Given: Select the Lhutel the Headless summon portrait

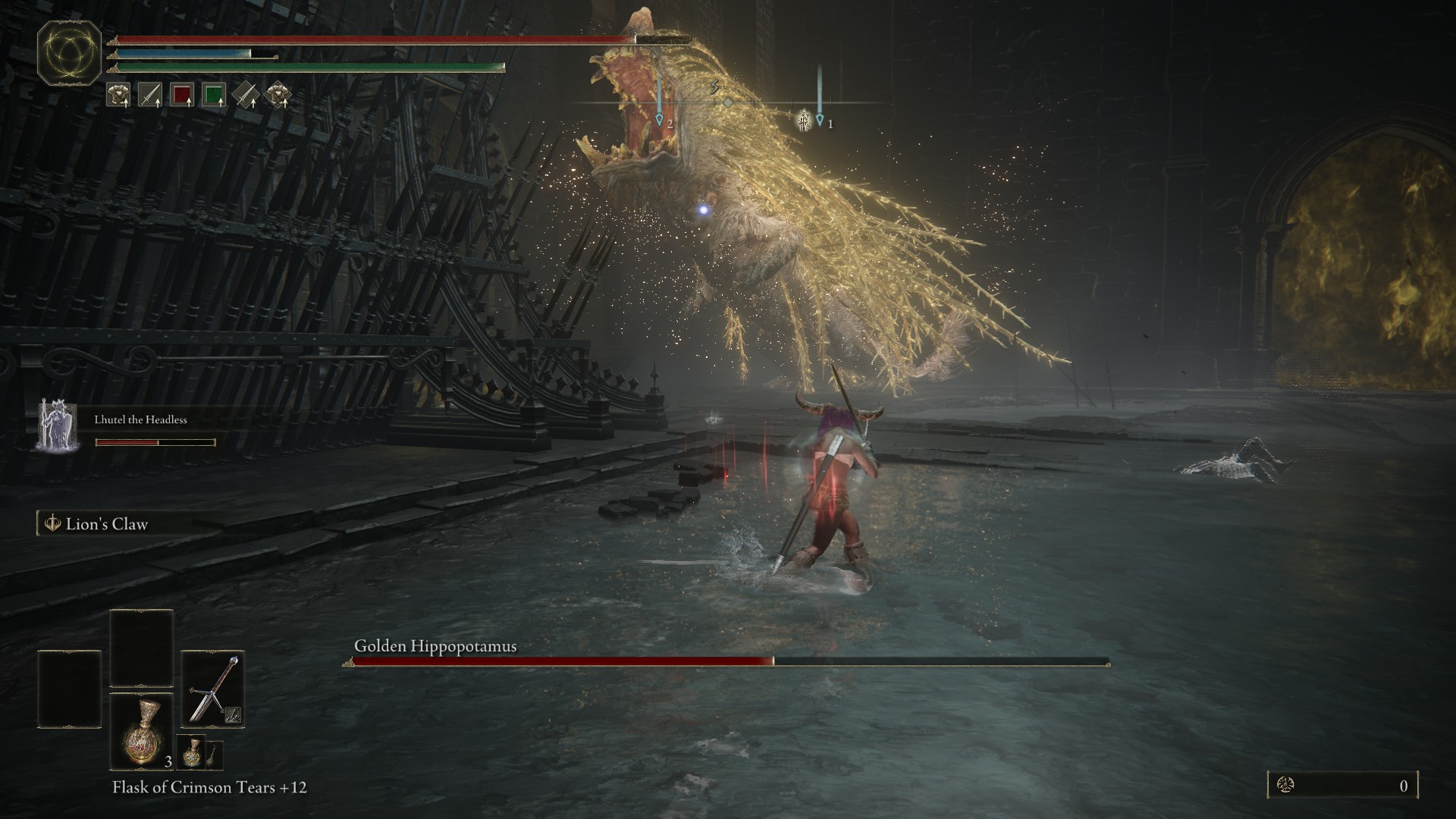Looking at the screenshot, I should point(57,425).
